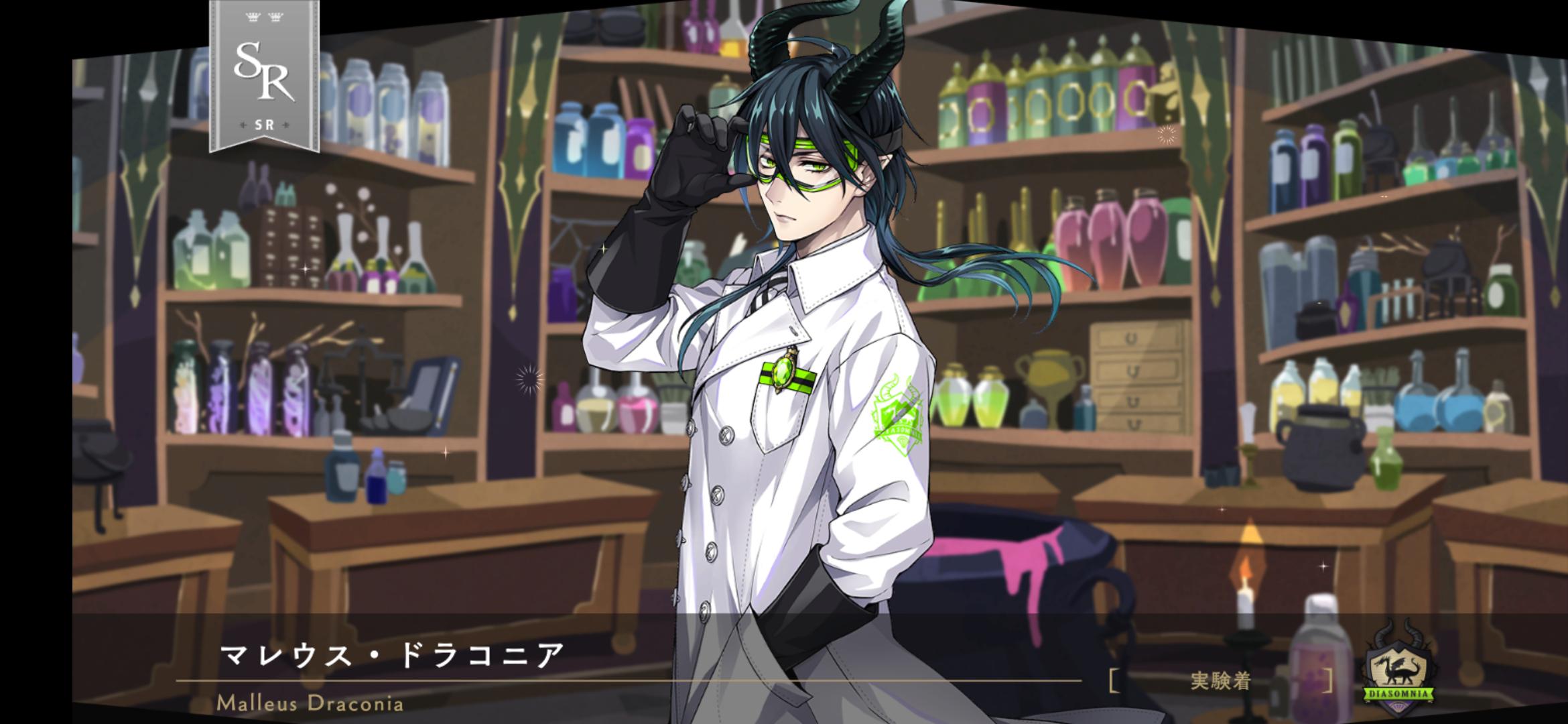Tap the small SR text label below the large SR letters
The image size is (1568, 724).
tap(265, 125)
